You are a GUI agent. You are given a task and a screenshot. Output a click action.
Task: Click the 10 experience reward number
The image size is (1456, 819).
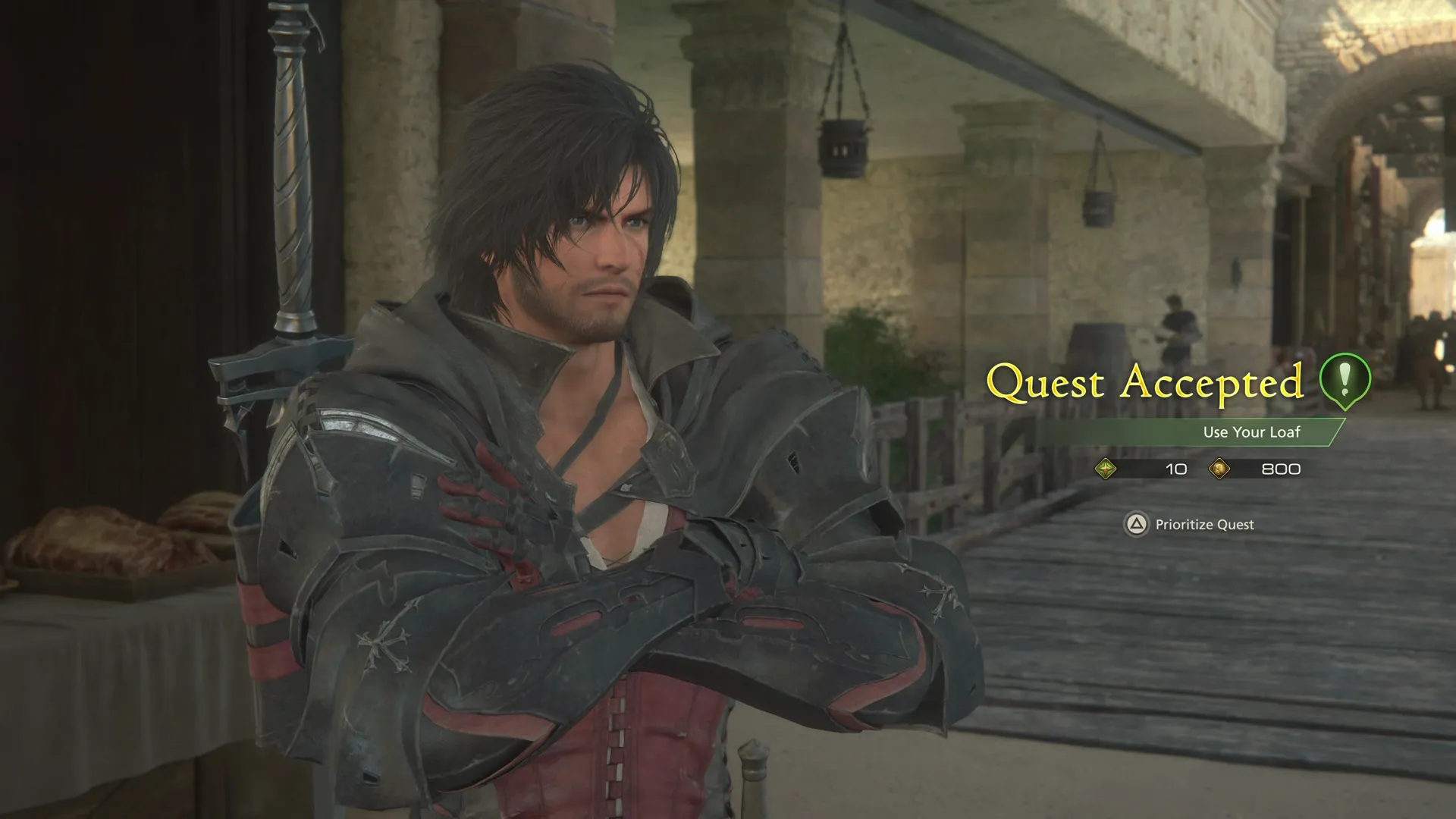1176,469
